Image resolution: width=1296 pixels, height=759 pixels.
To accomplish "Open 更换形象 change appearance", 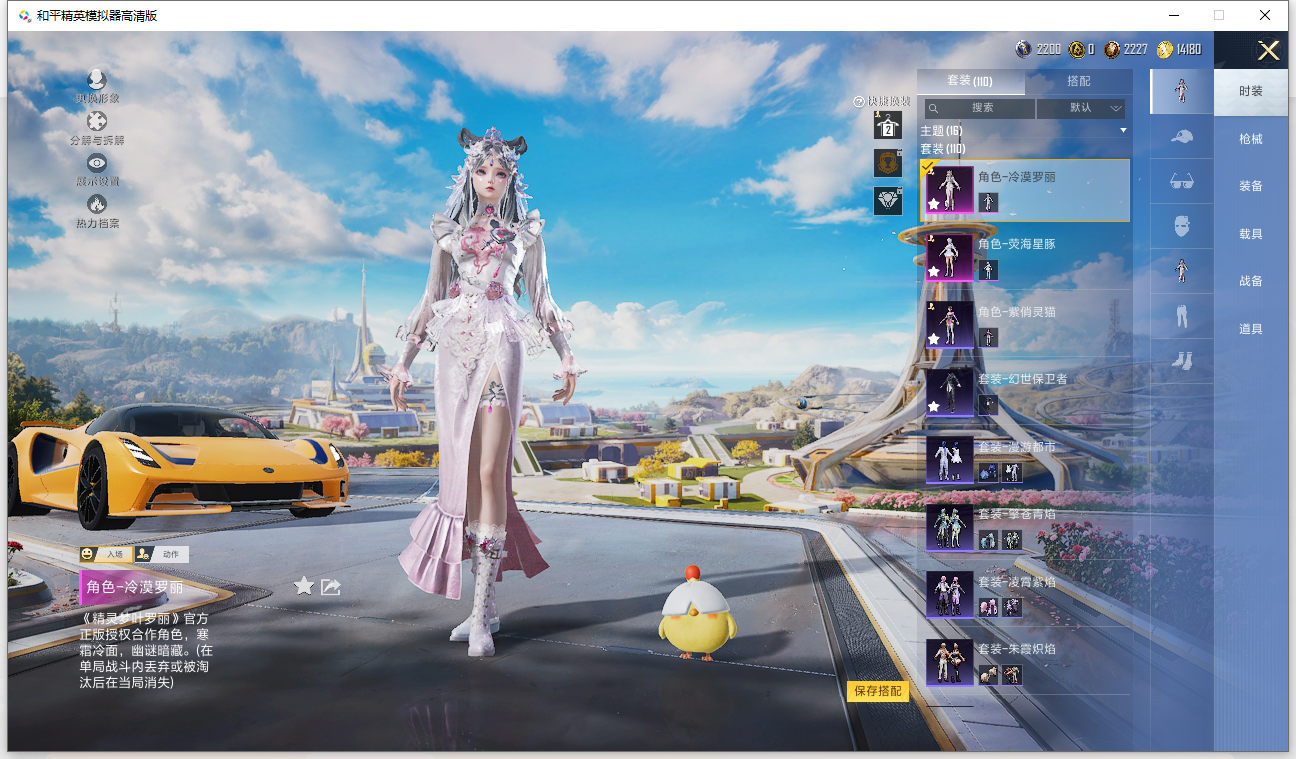I will (x=96, y=86).
